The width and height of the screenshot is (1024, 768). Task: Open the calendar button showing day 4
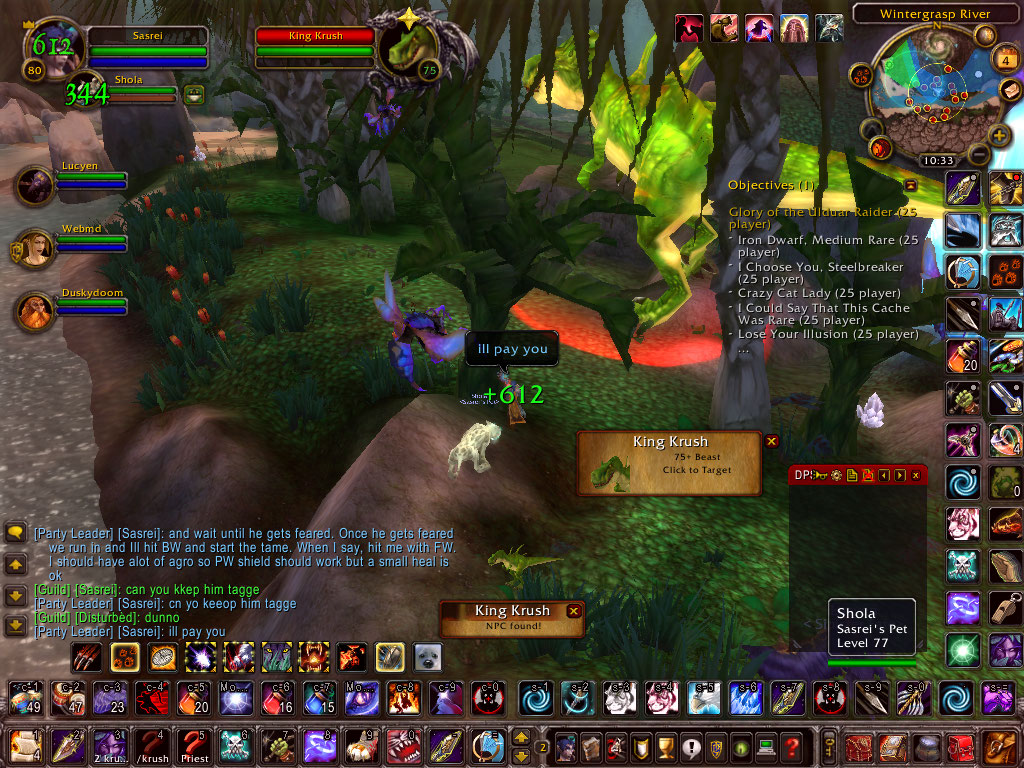coord(1004,59)
